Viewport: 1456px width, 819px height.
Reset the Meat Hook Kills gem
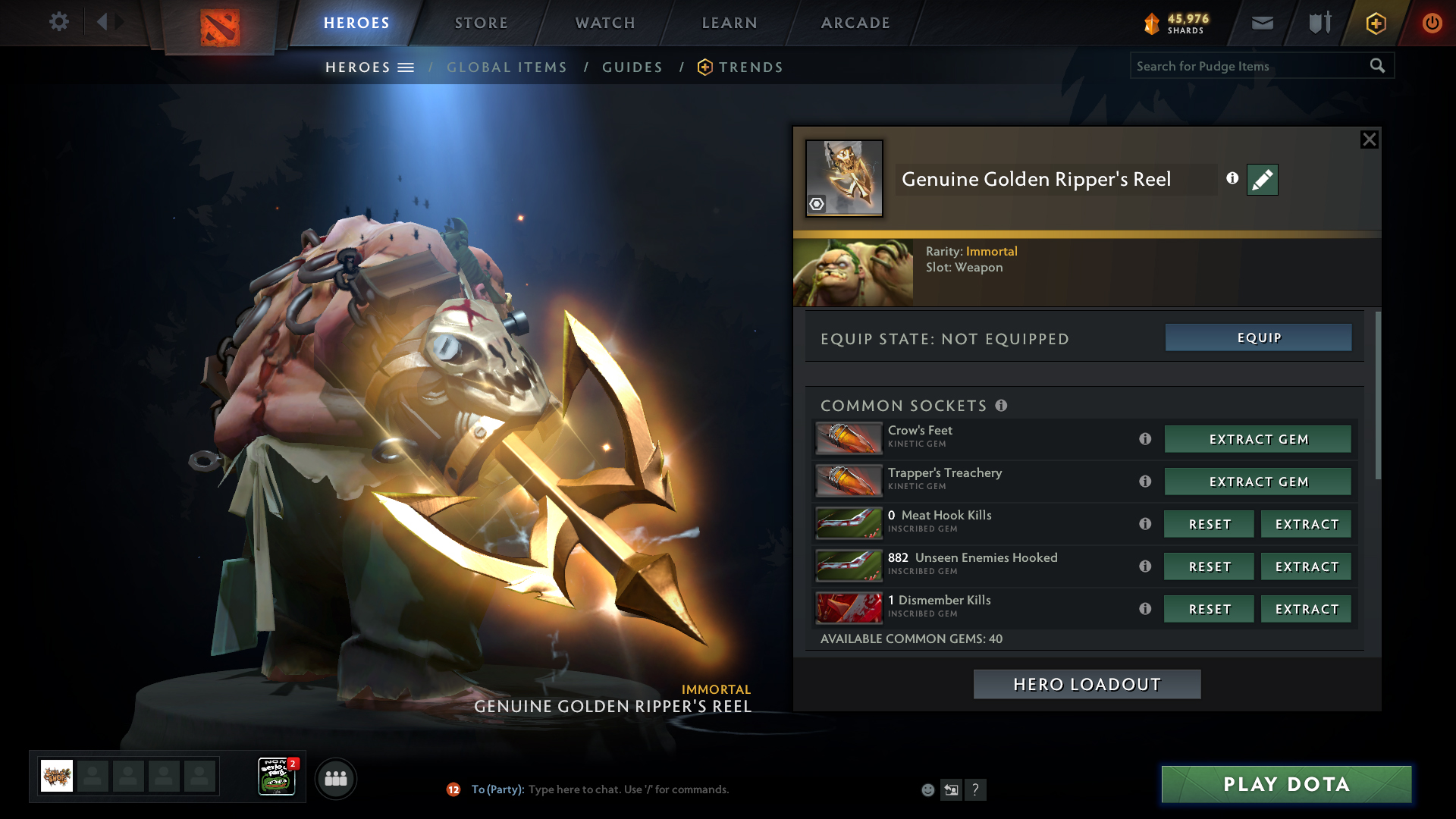tap(1209, 524)
